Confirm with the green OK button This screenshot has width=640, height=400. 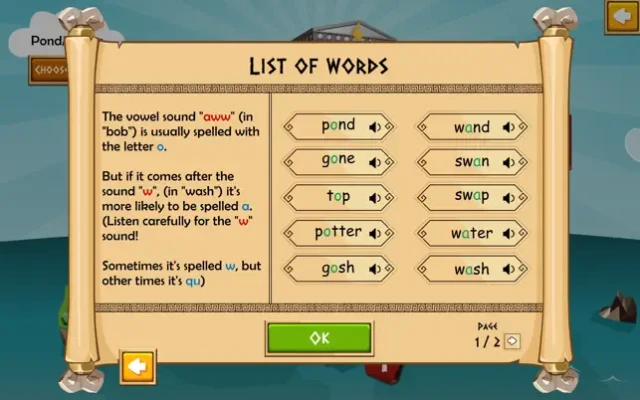tap(319, 338)
